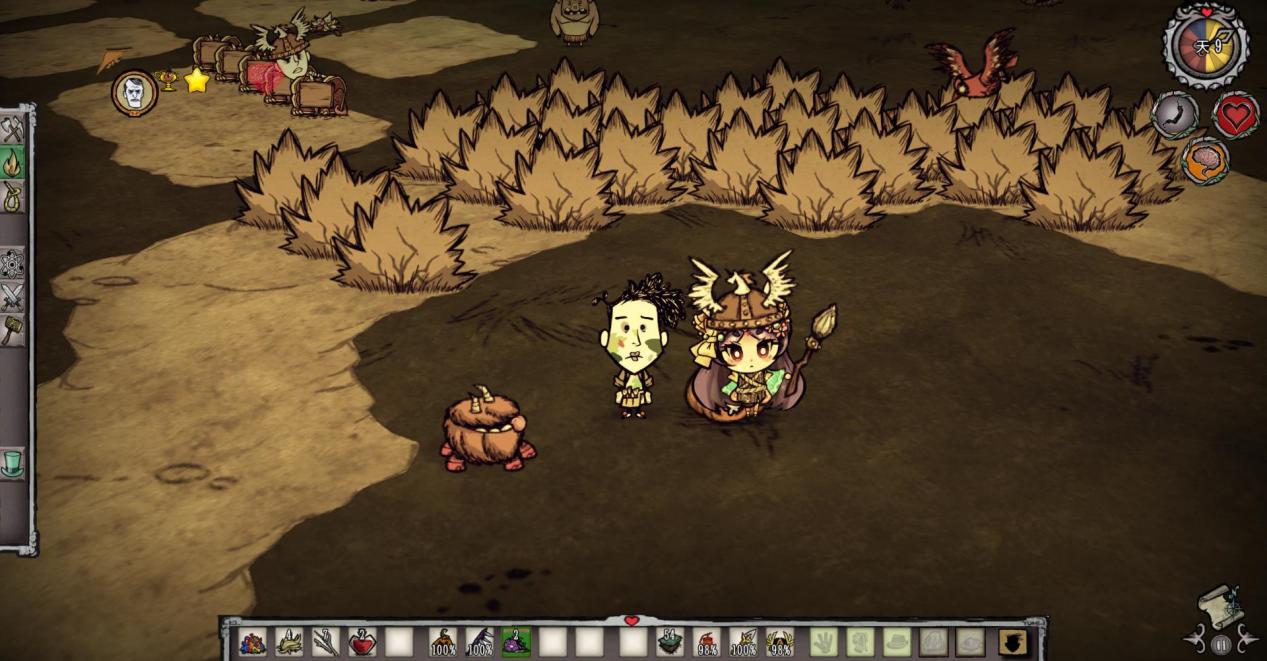Click the empty hand equipment slot

tap(823, 642)
